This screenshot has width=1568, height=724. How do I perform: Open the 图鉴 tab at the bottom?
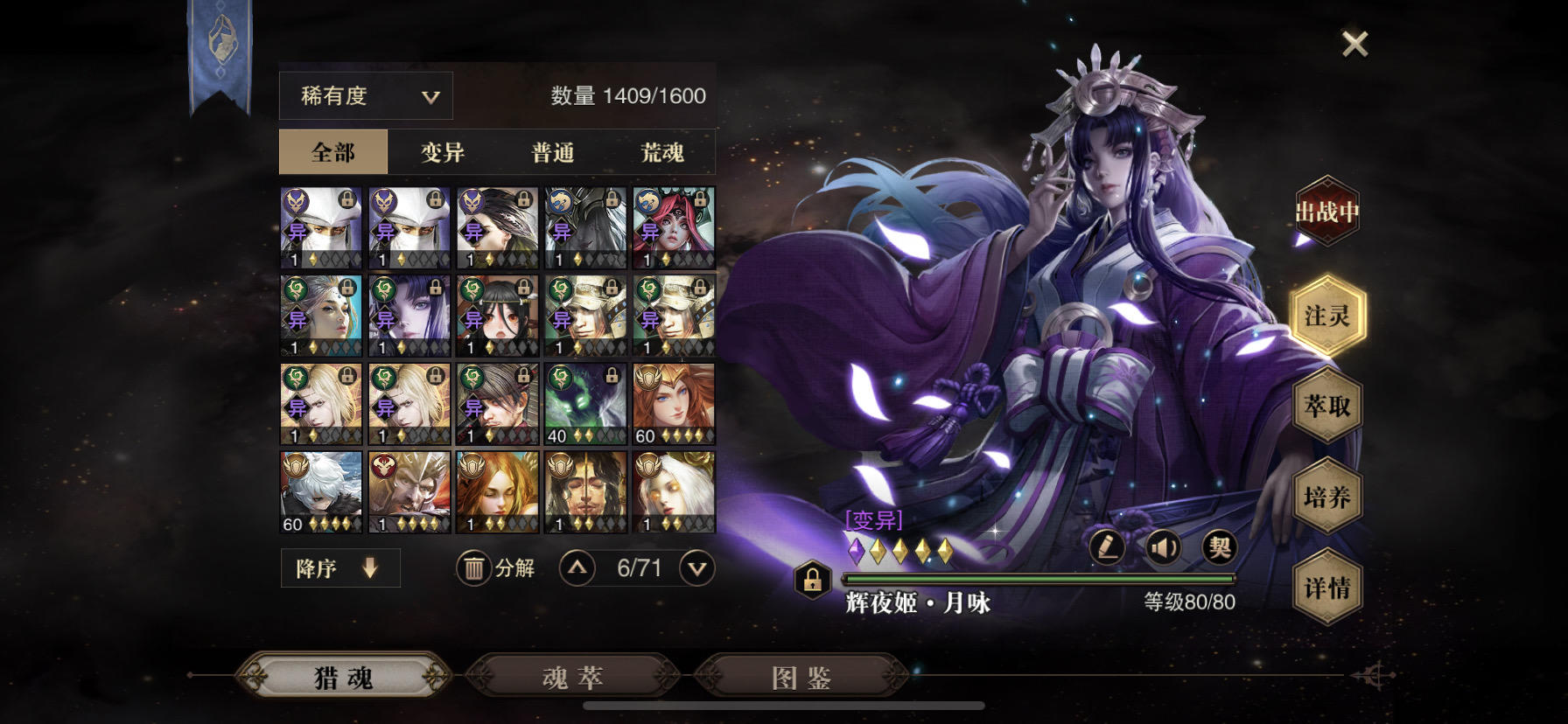tap(801, 677)
